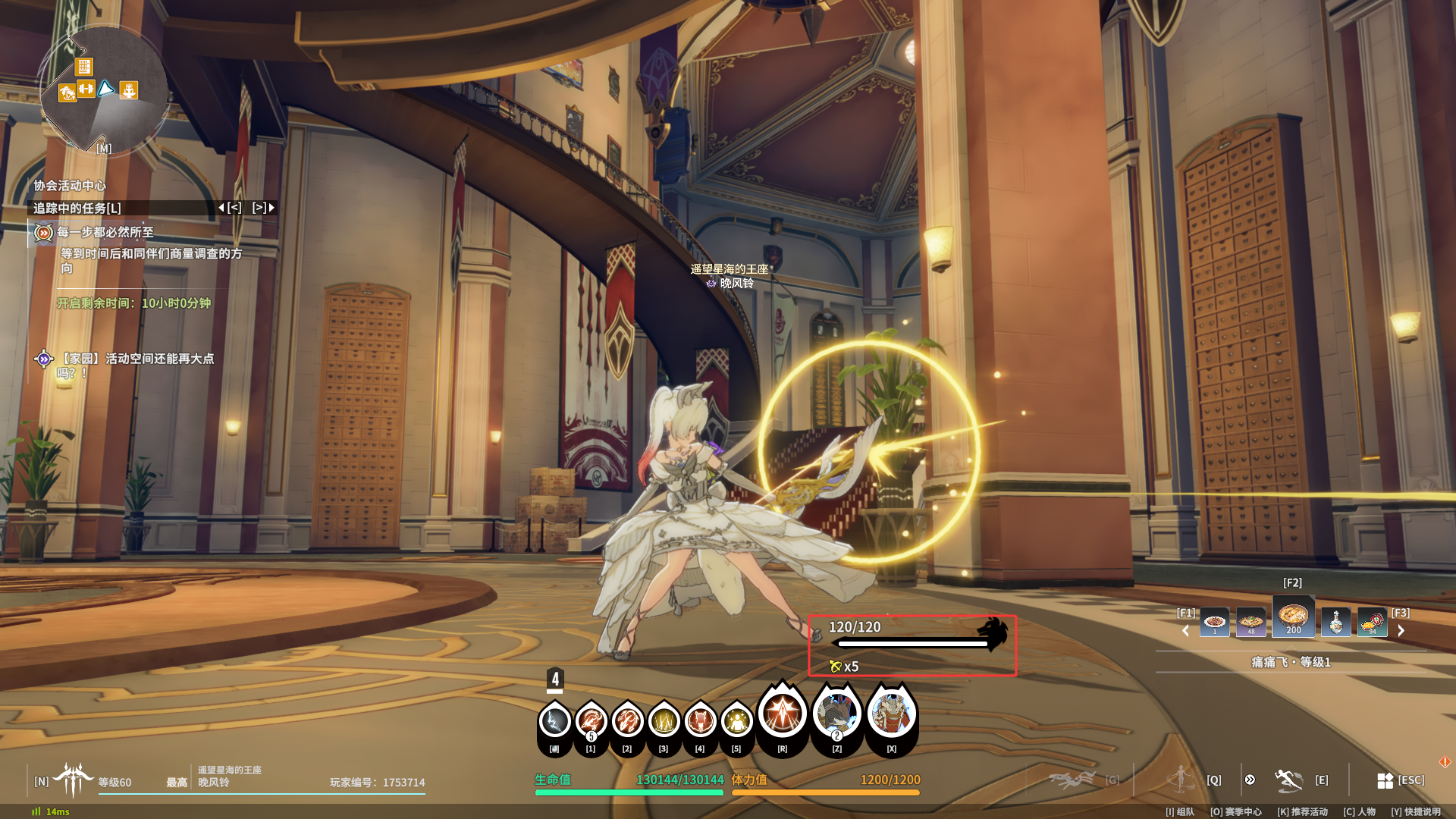Cycle item bar left with the arrow
Screen dimensions: 1456x819
coord(1185,630)
